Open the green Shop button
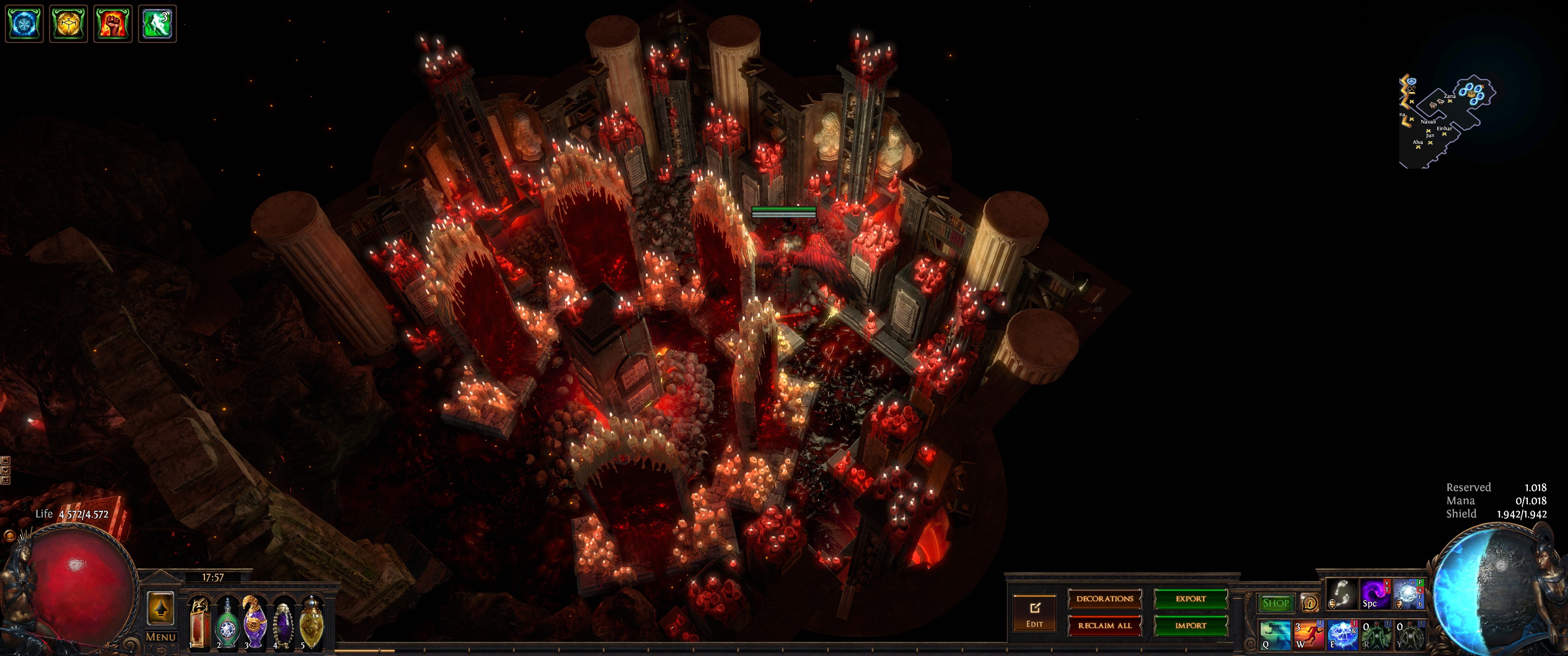 (x=1275, y=603)
